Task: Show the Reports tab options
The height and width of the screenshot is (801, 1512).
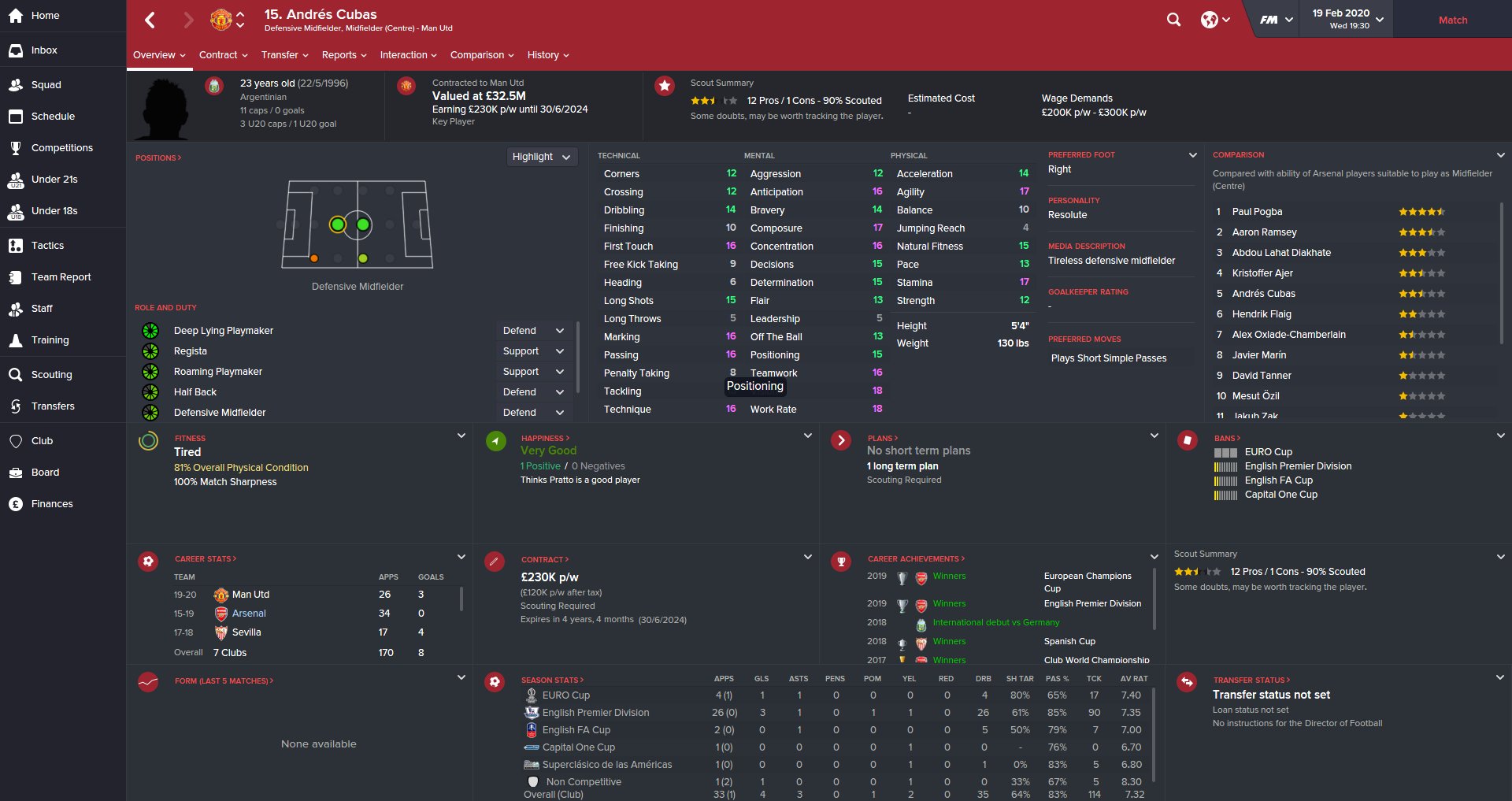Action: (344, 55)
